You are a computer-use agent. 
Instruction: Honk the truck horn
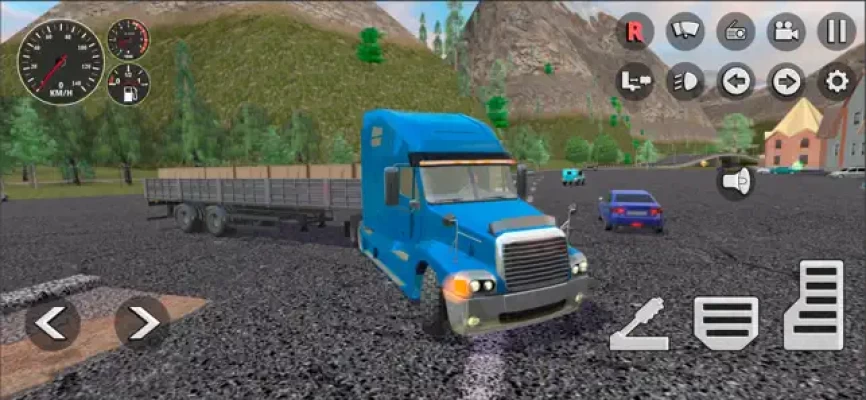[x=735, y=181]
